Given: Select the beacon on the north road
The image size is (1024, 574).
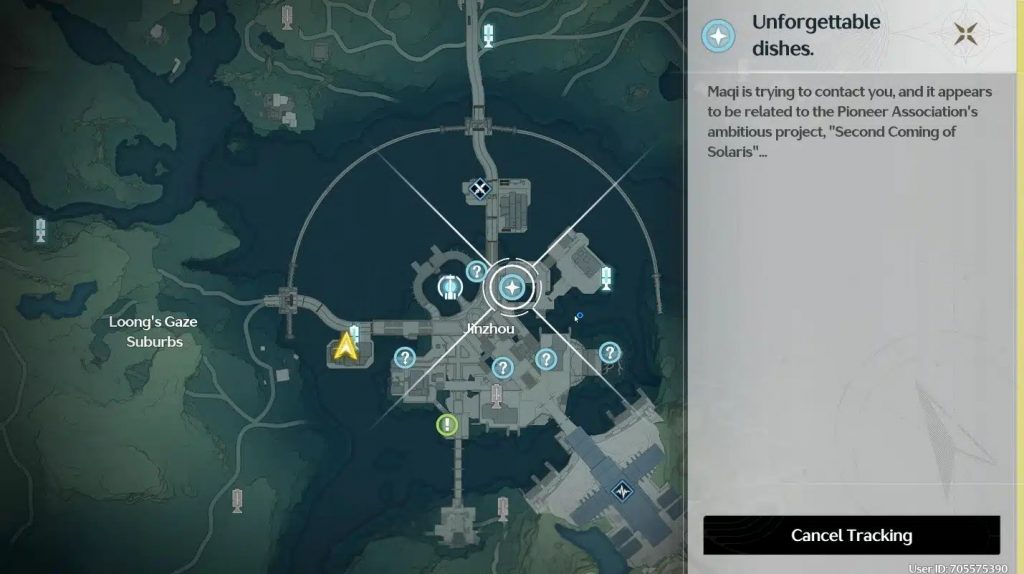Looking at the screenshot, I should 488,36.
